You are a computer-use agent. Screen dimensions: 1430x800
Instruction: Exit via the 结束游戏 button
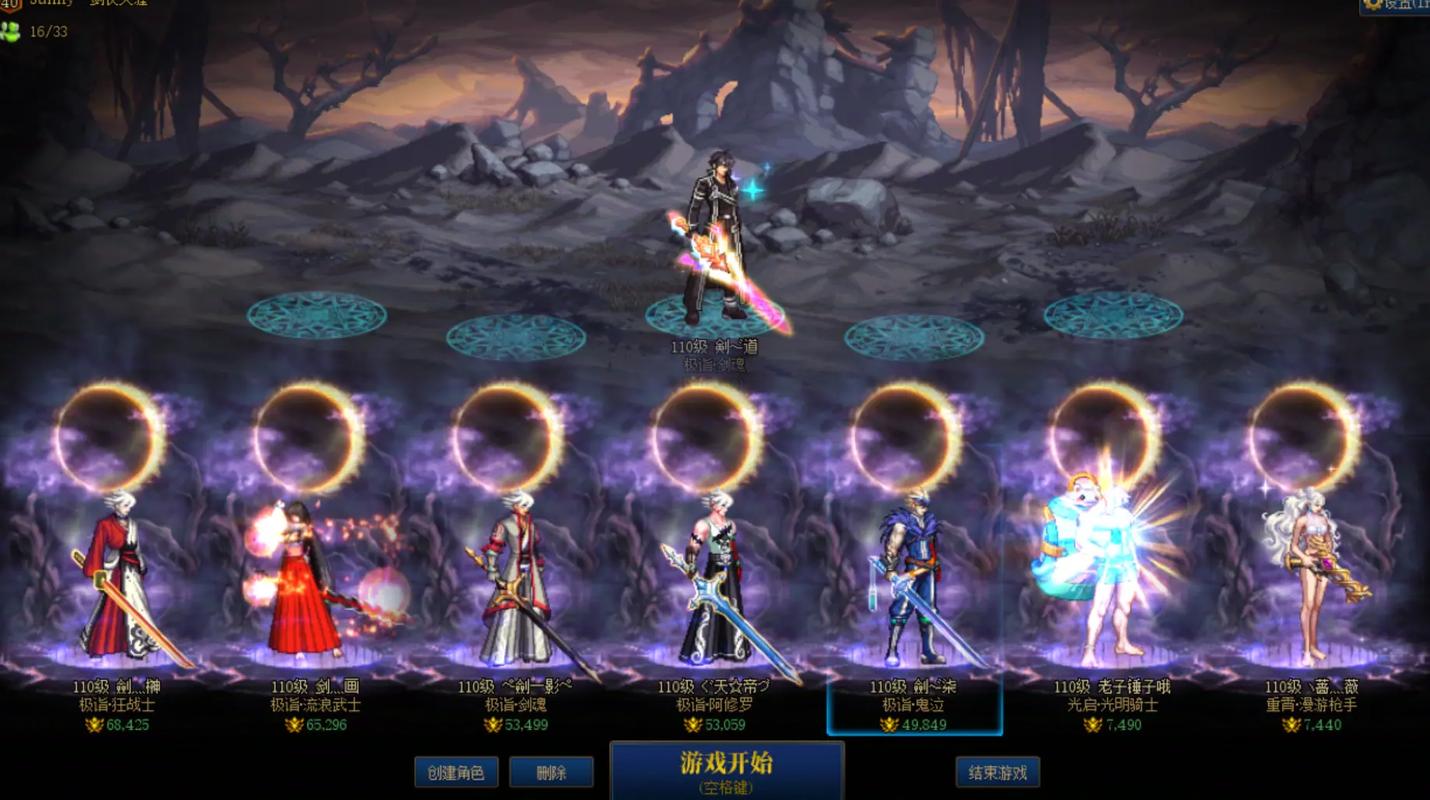click(997, 773)
